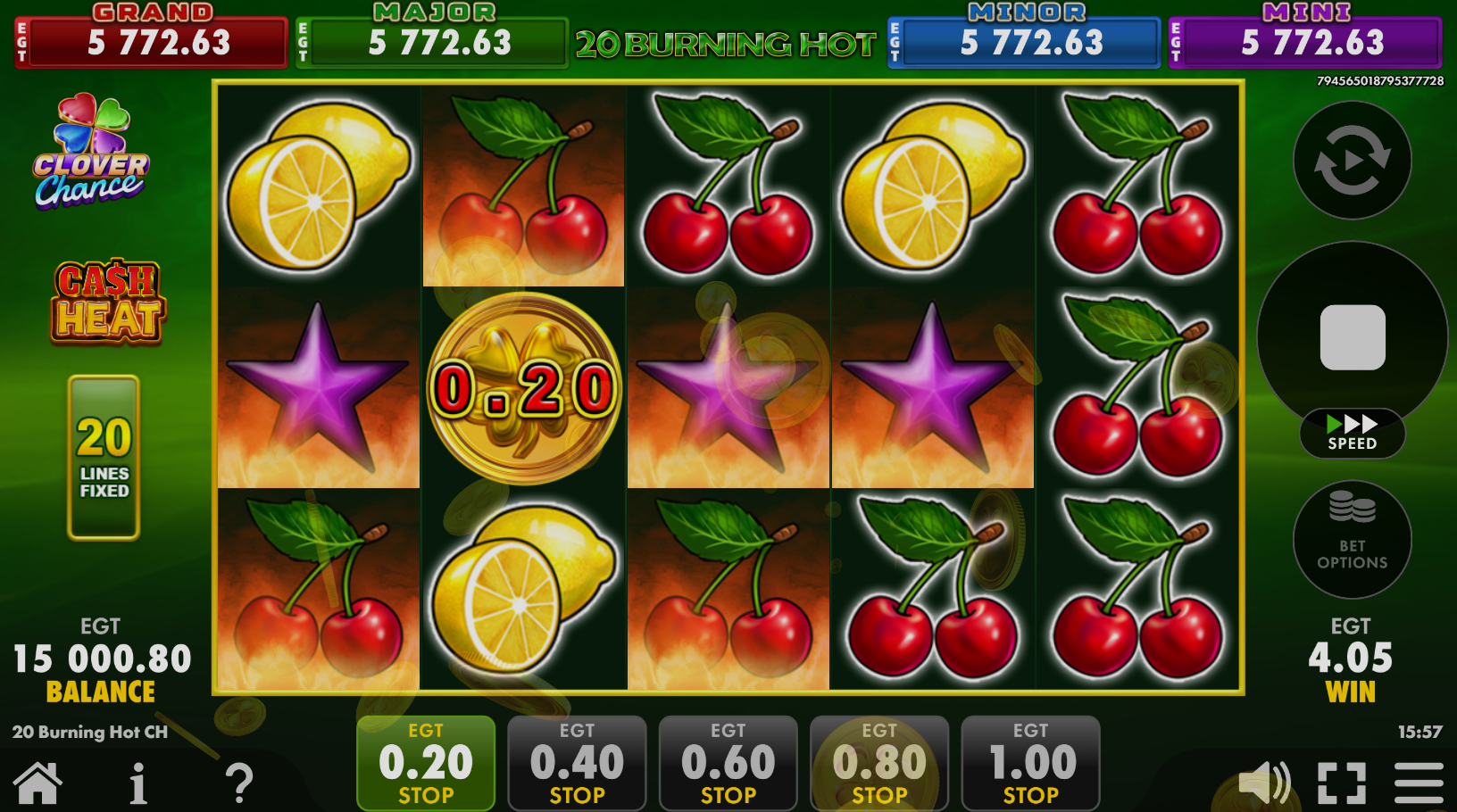Select the MAJOR jackpot display
Image resolution: width=1457 pixels, height=812 pixels.
(x=432, y=41)
